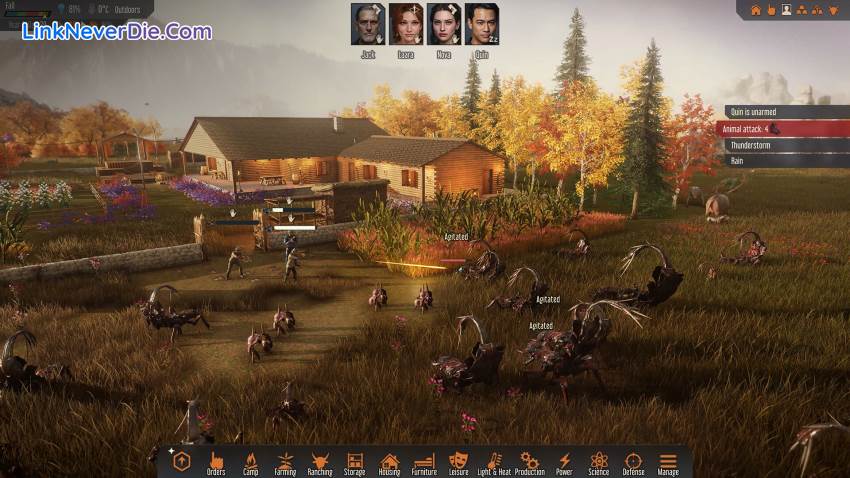
Task: Show the Power category
Action: 564,461
